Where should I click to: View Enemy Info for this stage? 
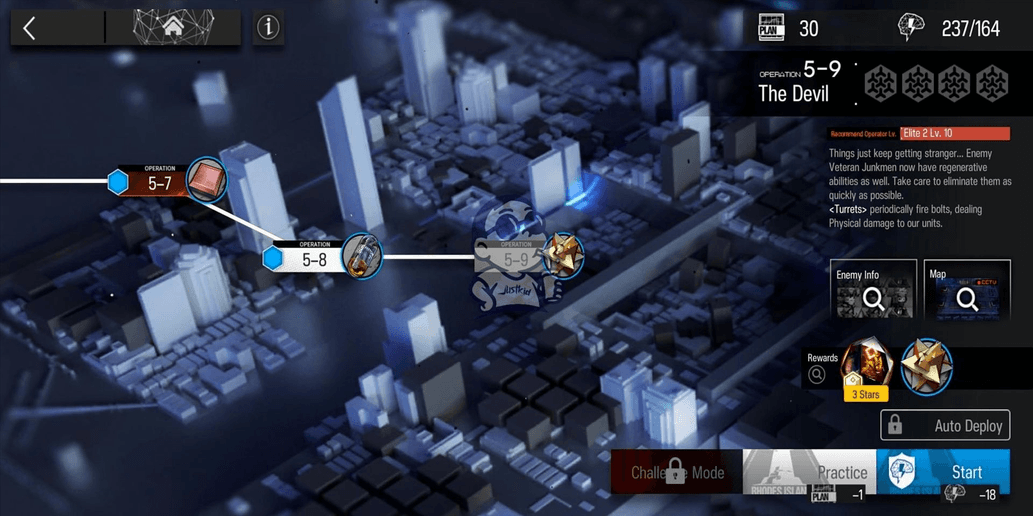(873, 289)
